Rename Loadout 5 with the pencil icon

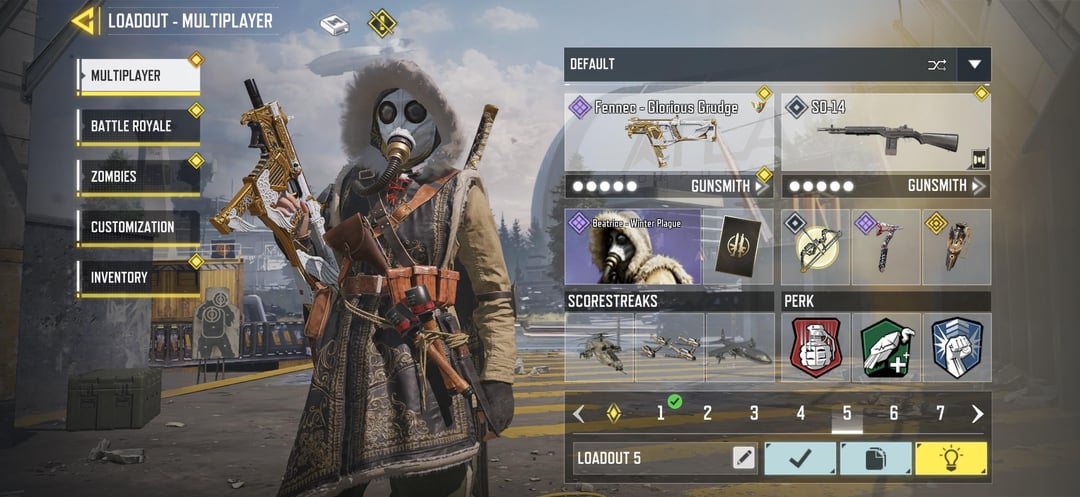tap(743, 458)
